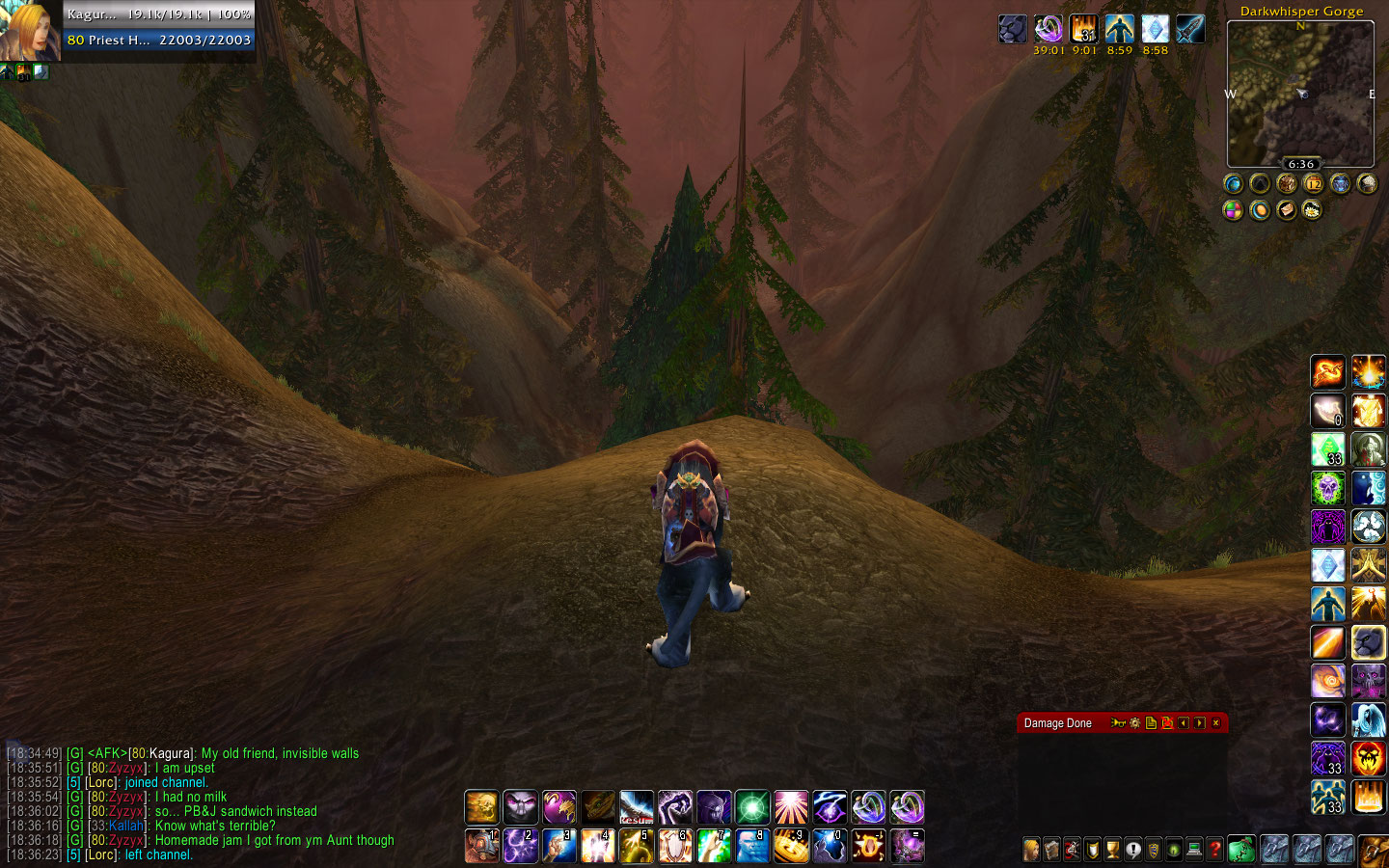
Task: Use the golden swirl spell on key 9
Action: coord(791,846)
